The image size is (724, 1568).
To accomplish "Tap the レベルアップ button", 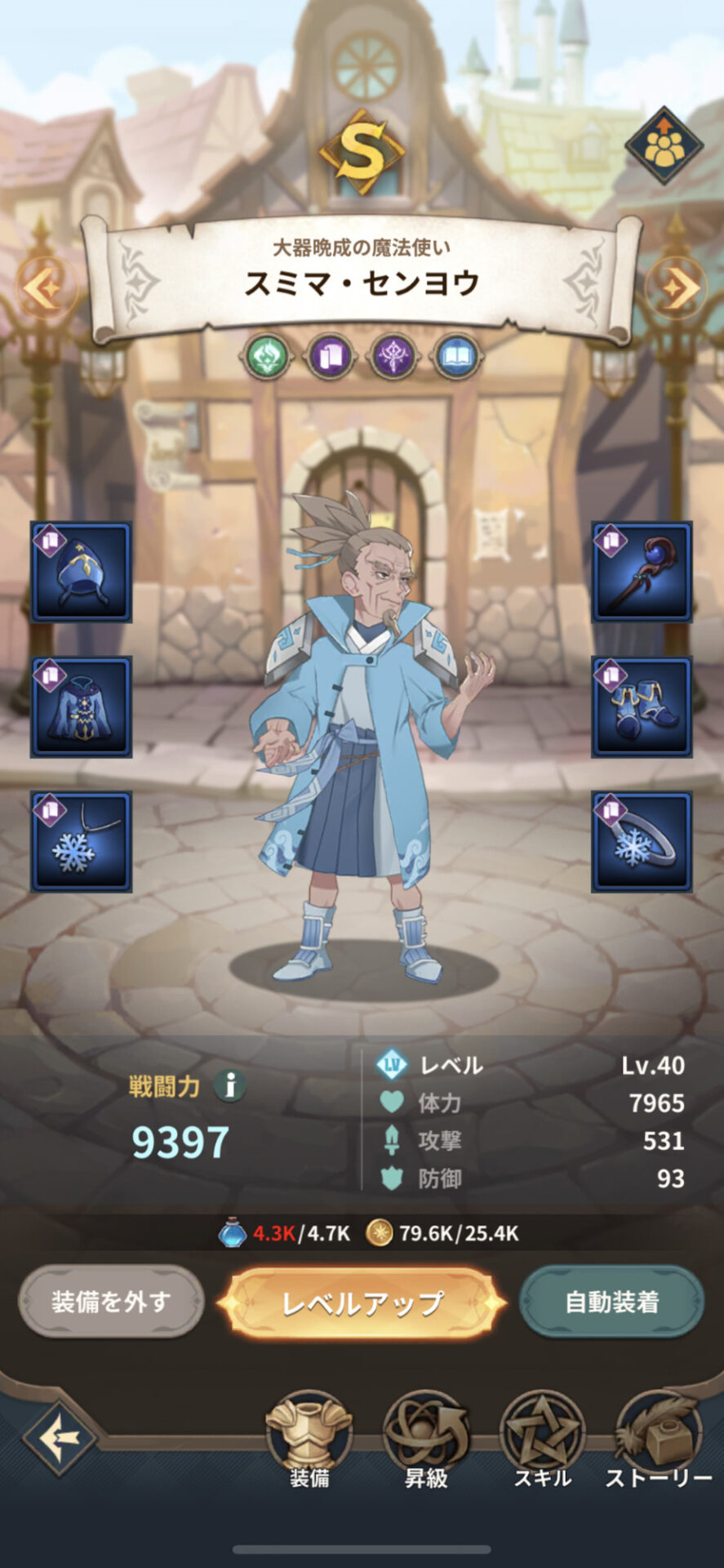I will (x=362, y=1303).
